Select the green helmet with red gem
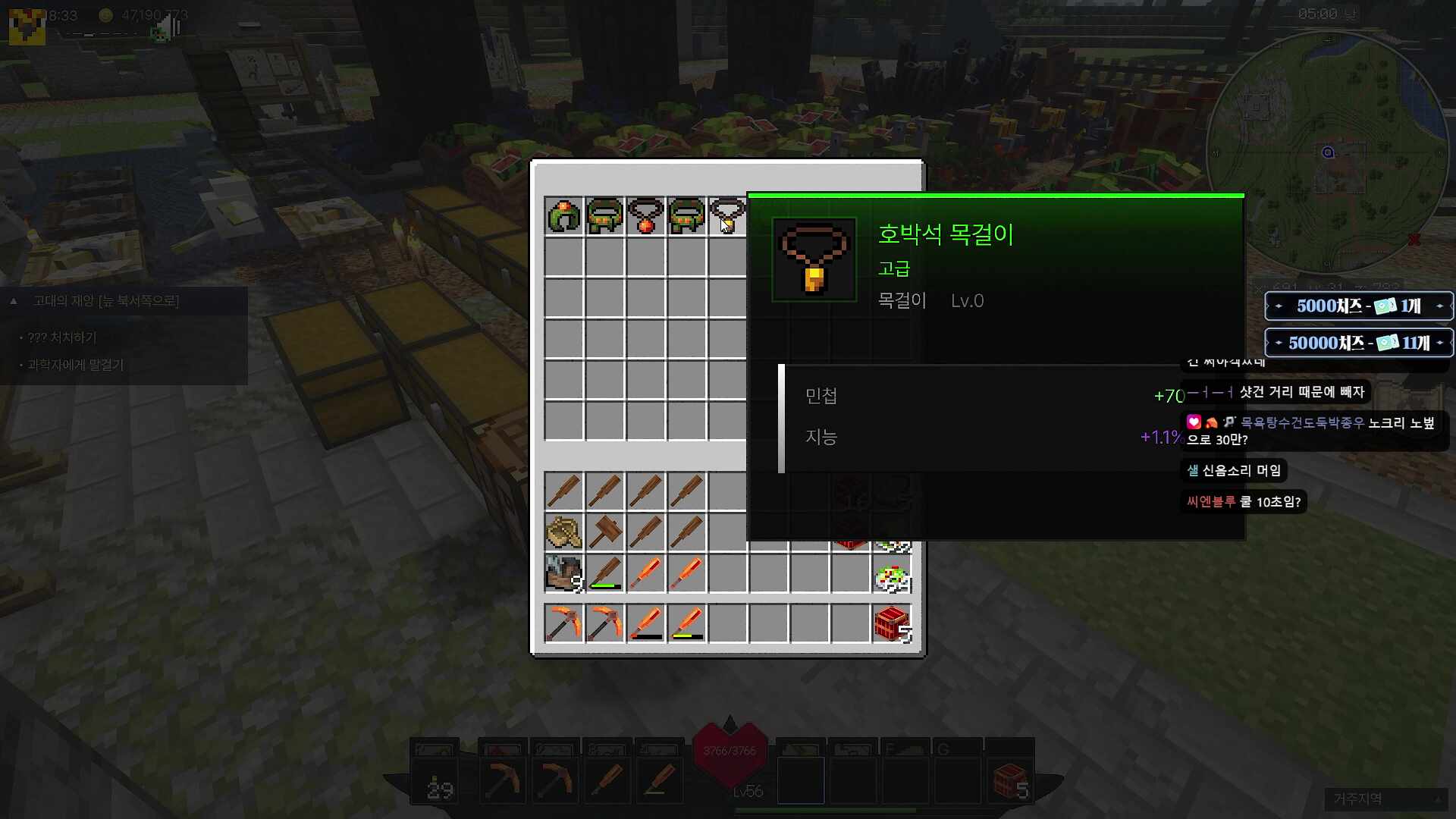The image size is (1456, 819). (x=563, y=216)
